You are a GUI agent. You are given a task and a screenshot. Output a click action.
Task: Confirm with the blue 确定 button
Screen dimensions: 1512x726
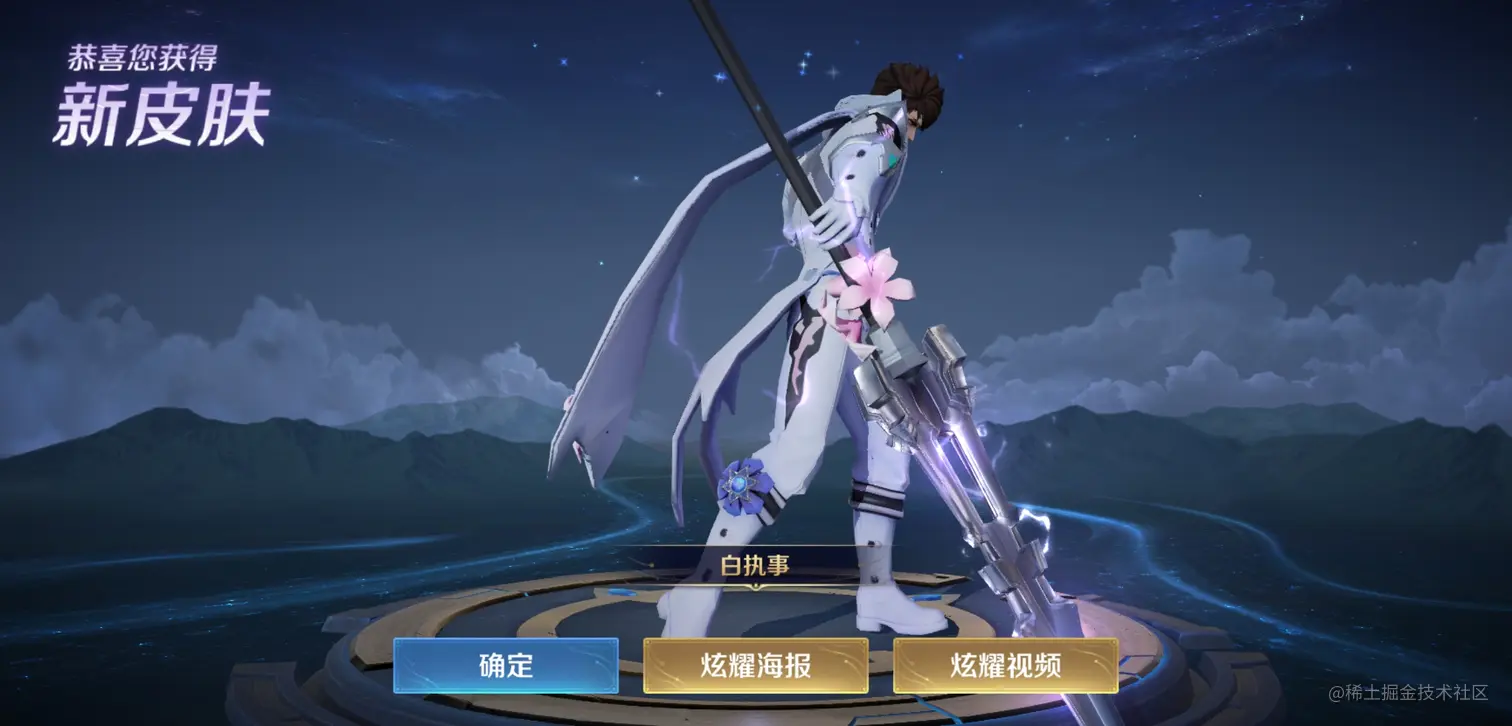click(505, 665)
